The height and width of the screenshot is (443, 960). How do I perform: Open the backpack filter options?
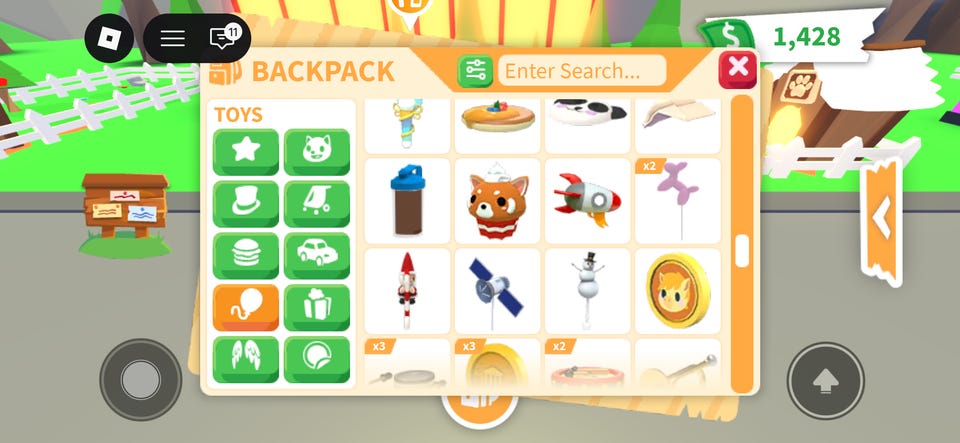(x=475, y=71)
